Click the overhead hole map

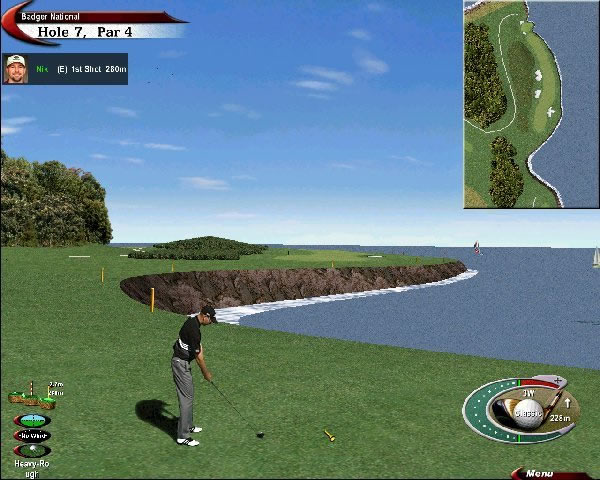[x=531, y=104]
